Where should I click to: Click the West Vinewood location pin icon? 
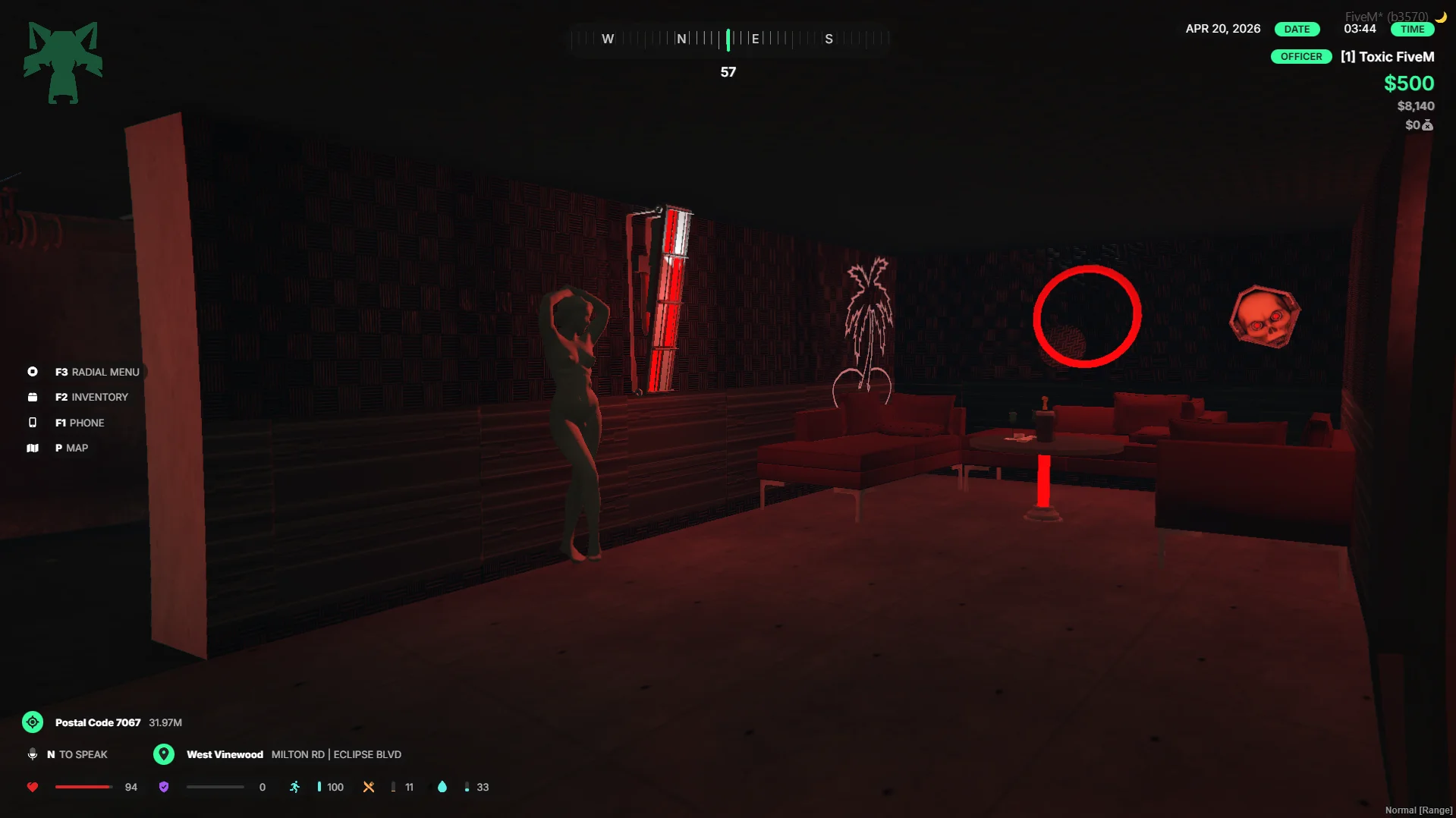[x=164, y=754]
